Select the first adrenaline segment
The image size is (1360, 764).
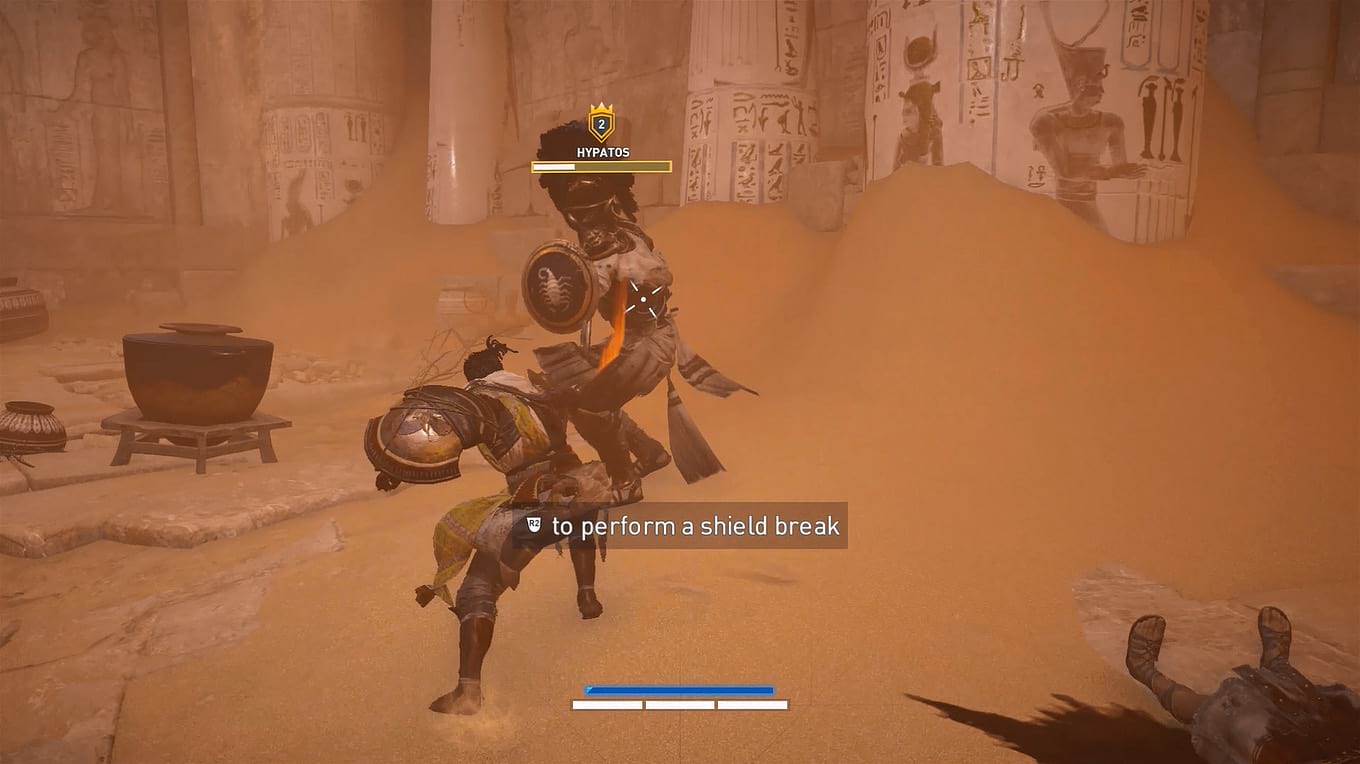pyautogui.click(x=608, y=704)
